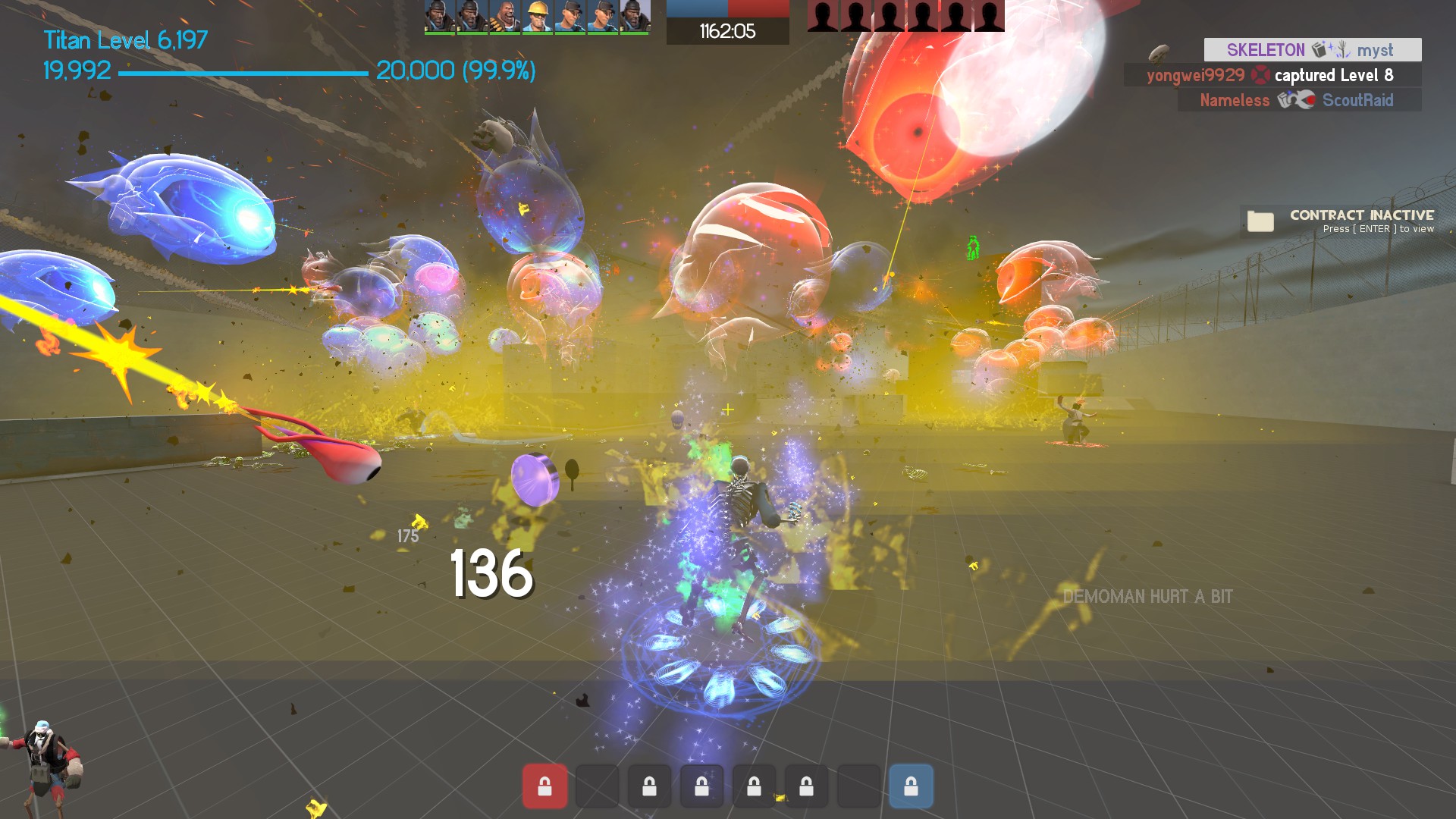Screen dimensions: 1456x819
Task: Click the blue locked control point
Action: [x=911, y=786]
